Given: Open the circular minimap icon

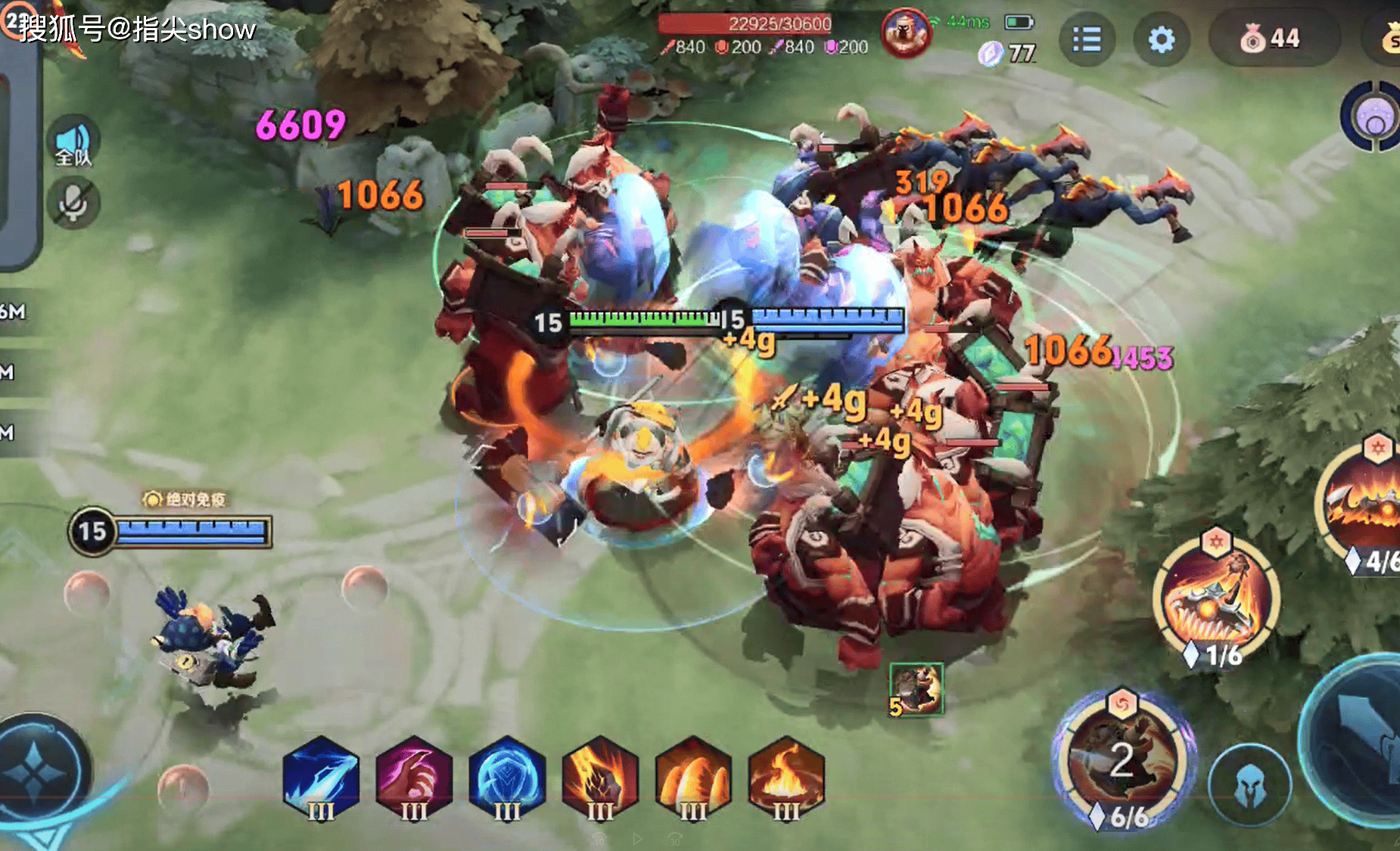Looking at the screenshot, I should pyautogui.click(x=1374, y=117).
